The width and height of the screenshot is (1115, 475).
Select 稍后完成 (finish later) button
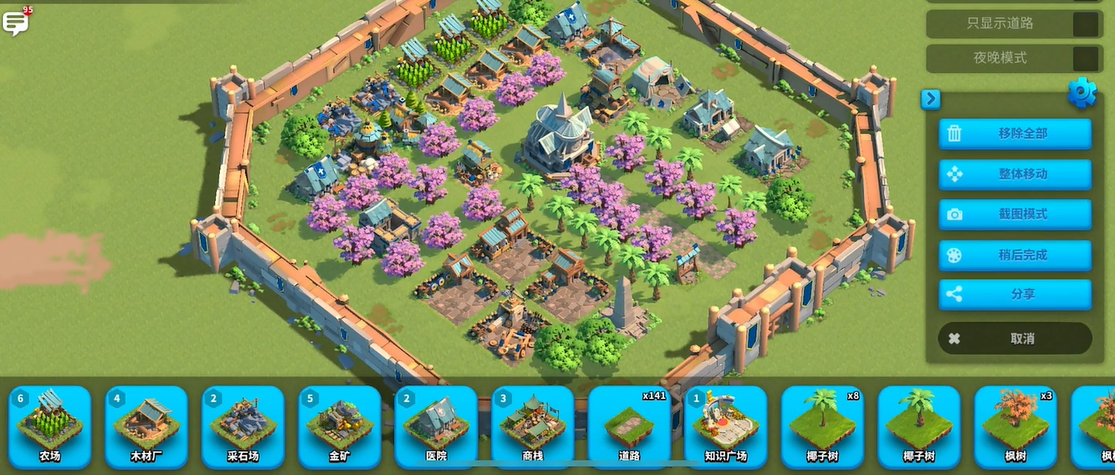pyautogui.click(x=1014, y=255)
